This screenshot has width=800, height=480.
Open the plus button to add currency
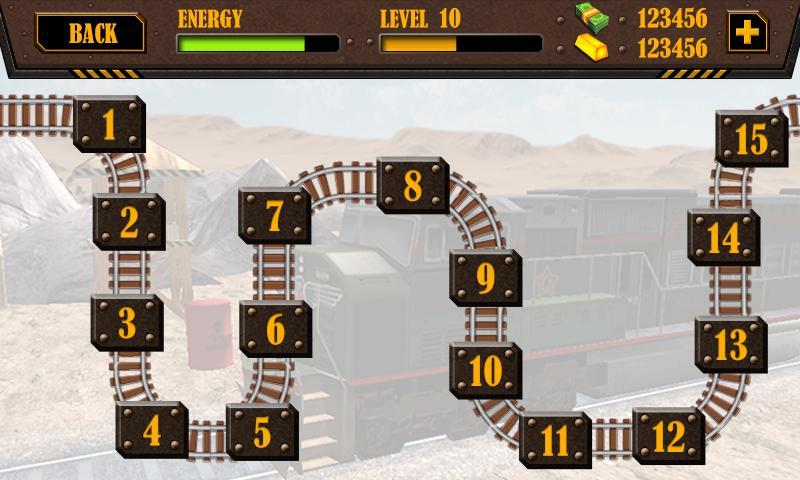(x=746, y=32)
